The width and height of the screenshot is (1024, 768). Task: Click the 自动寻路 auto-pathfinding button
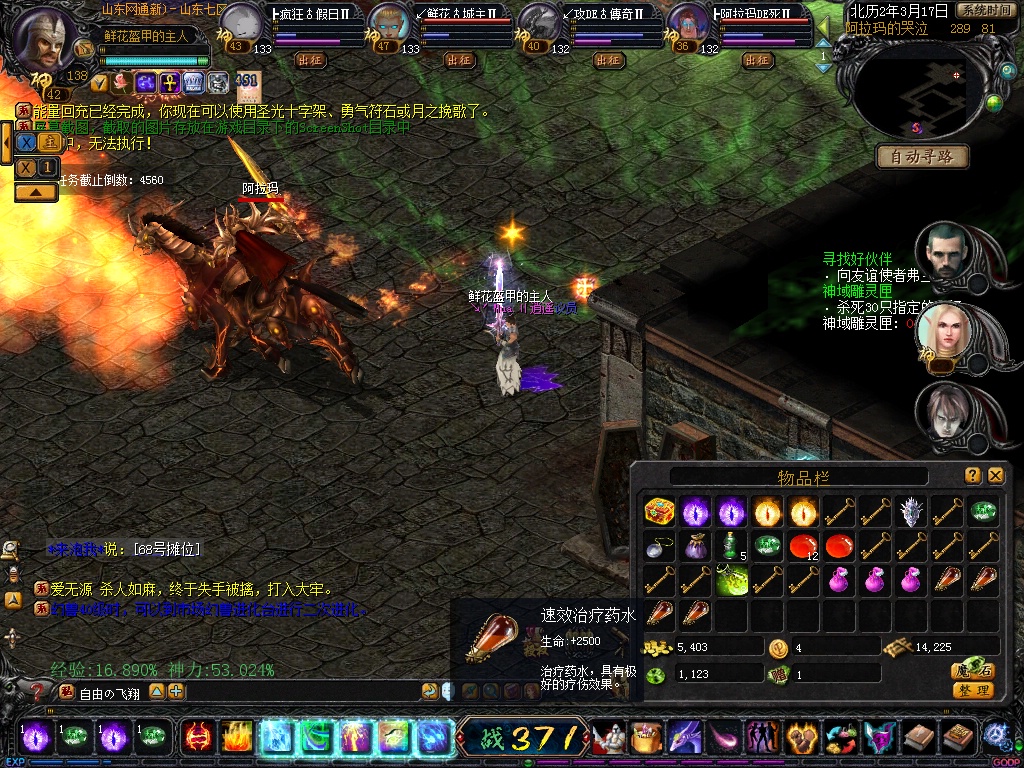pos(922,156)
